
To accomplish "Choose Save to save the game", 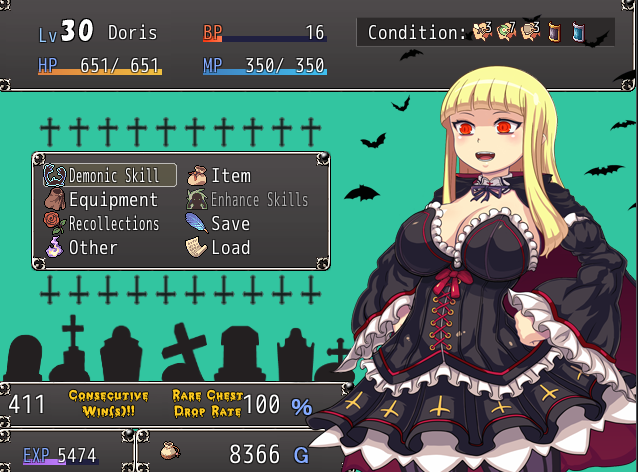I will pyautogui.click(x=229, y=224).
